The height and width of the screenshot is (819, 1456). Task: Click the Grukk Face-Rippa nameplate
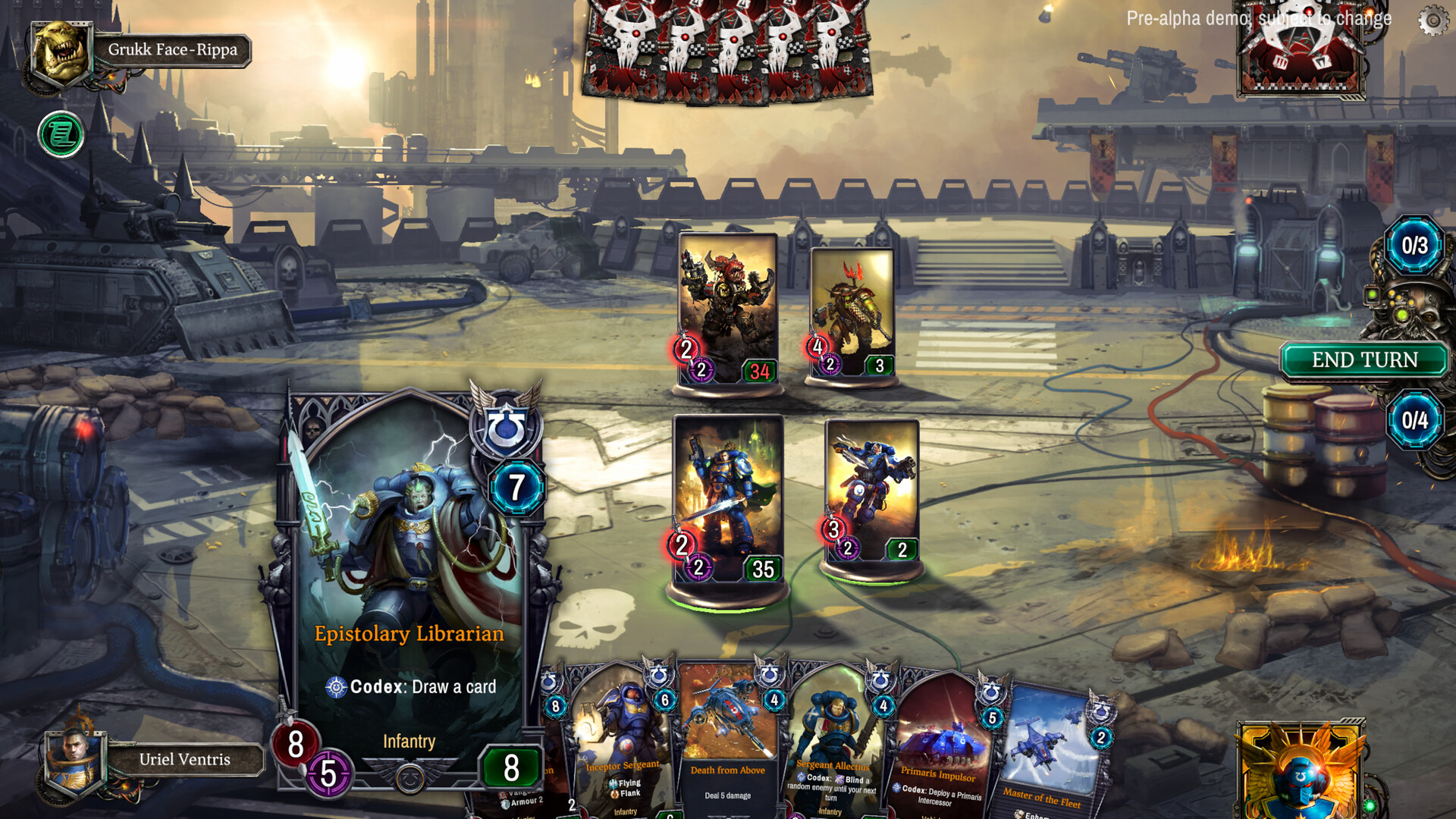click(173, 50)
